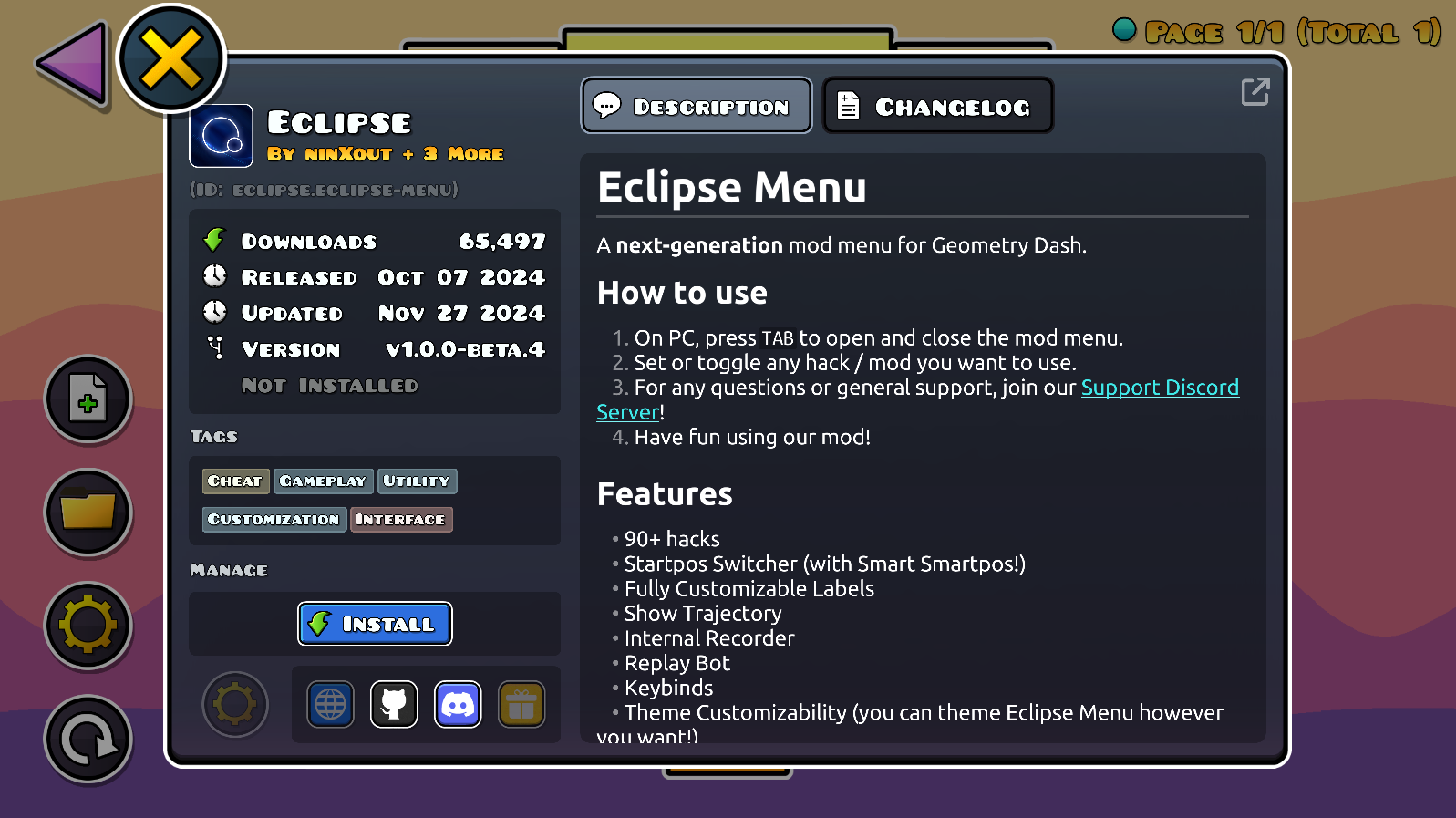Screen dimensions: 1456x818
Task: Open the mod page in external view
Action: (x=1255, y=91)
